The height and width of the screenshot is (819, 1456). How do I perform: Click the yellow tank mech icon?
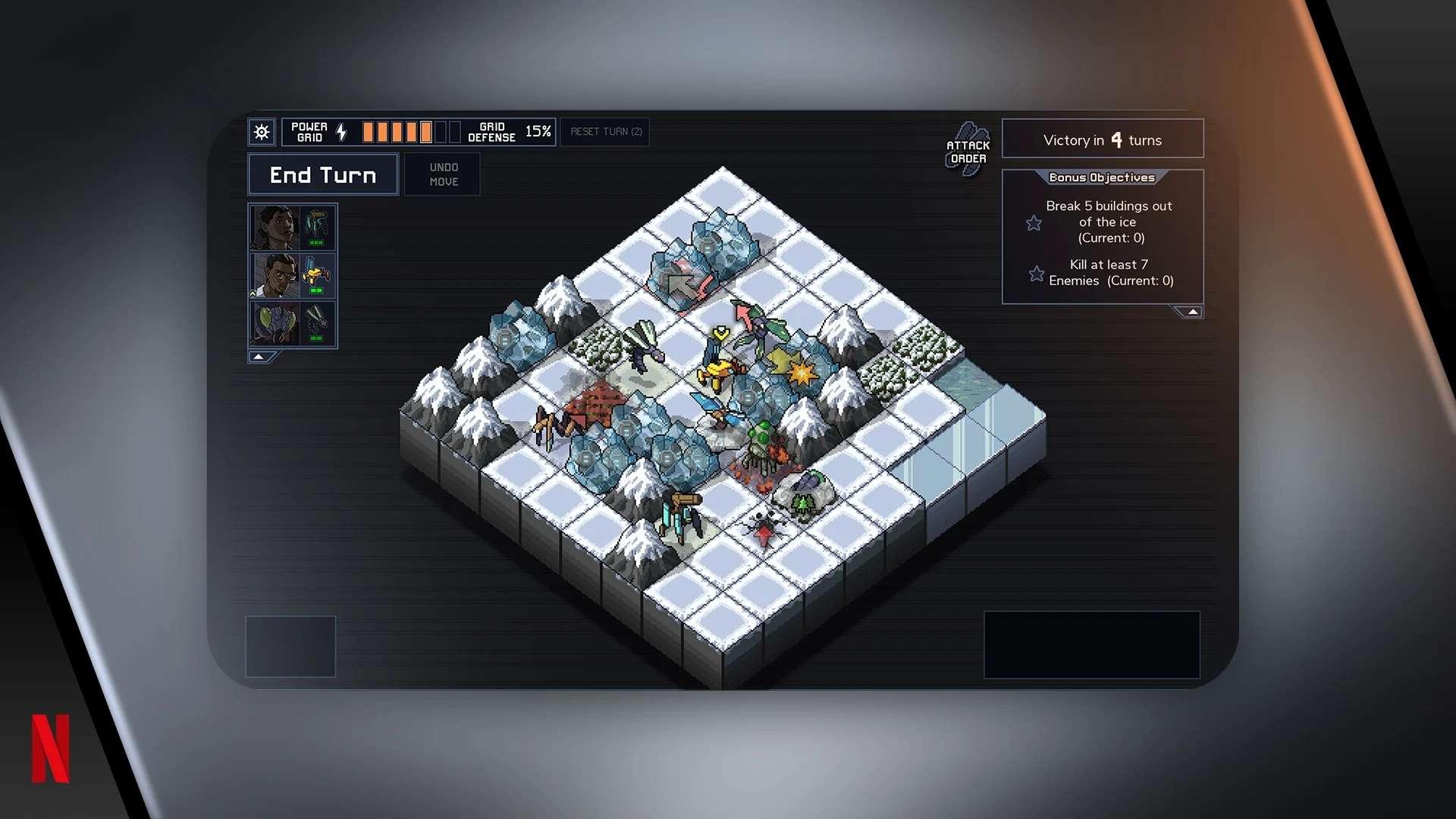click(315, 273)
